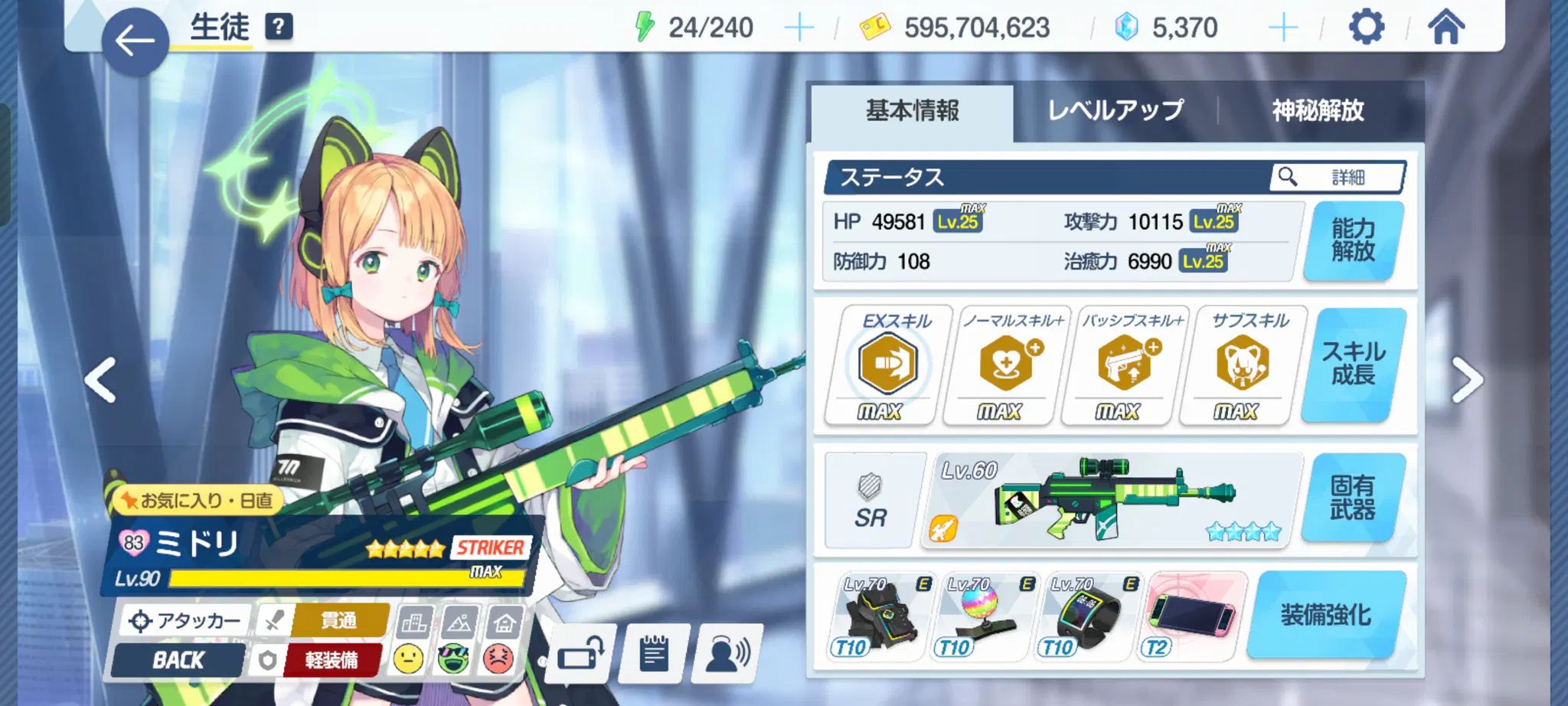Select the EXスキル icon
Screen dimensions: 1568x706
[x=887, y=364]
